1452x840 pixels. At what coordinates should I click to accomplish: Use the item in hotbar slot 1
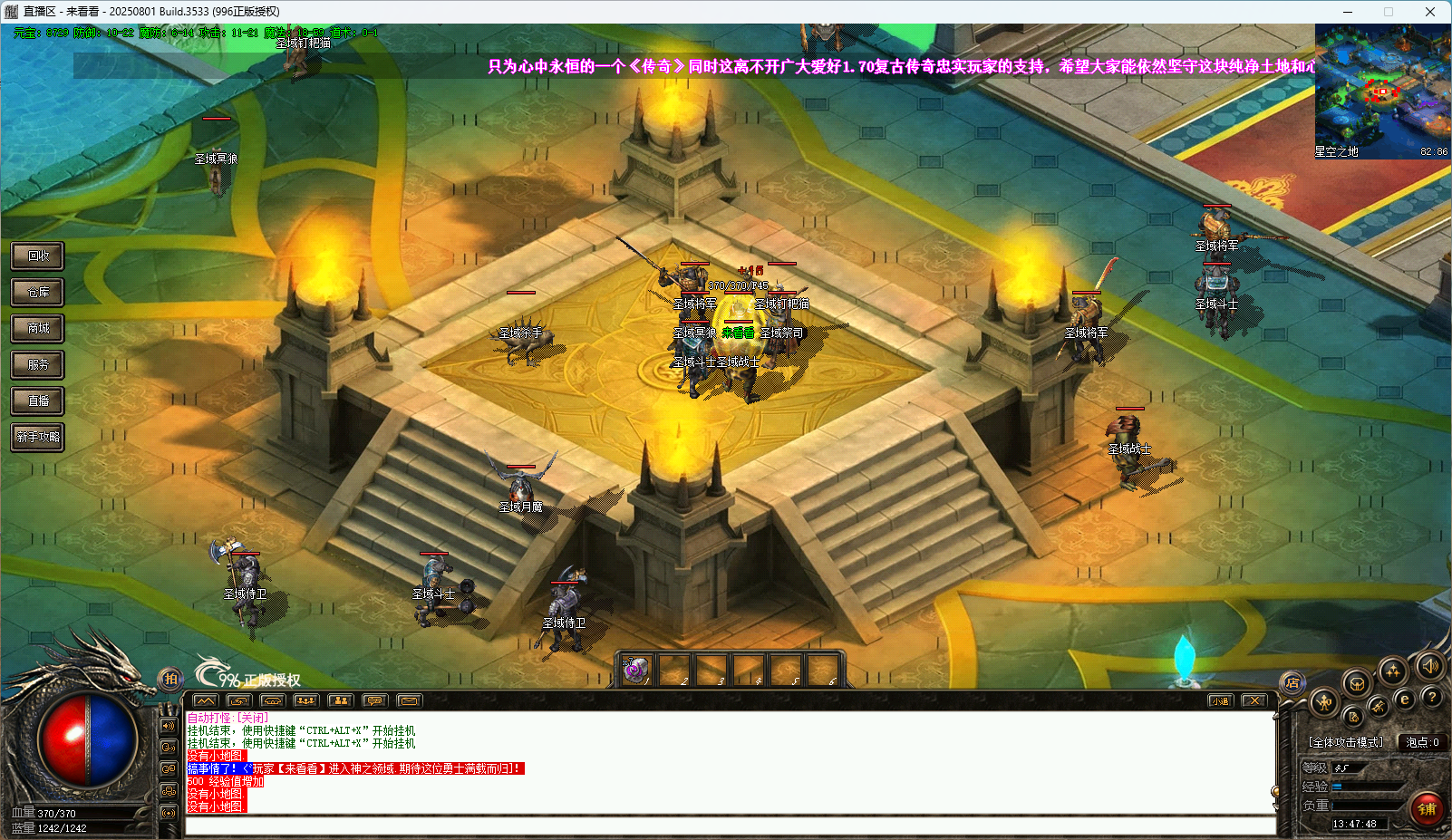pos(635,671)
